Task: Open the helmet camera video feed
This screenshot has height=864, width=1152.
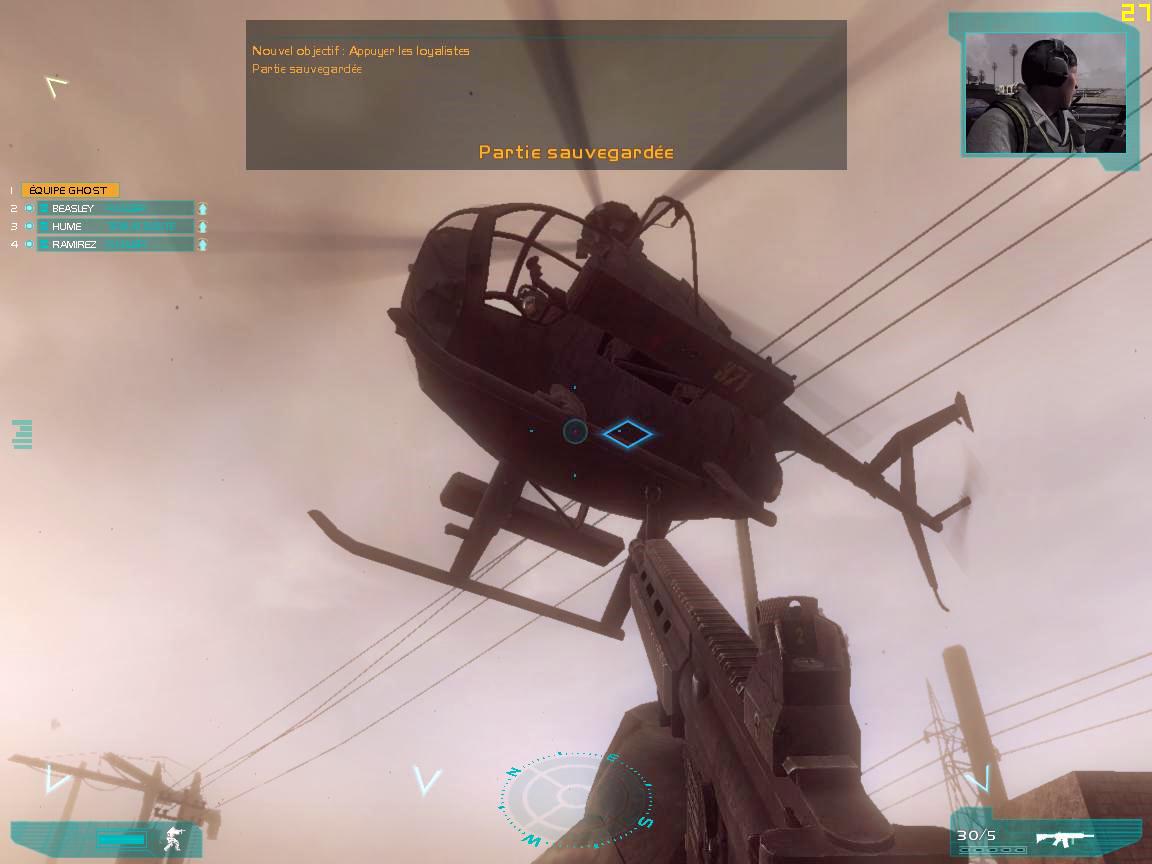Action: [1045, 93]
